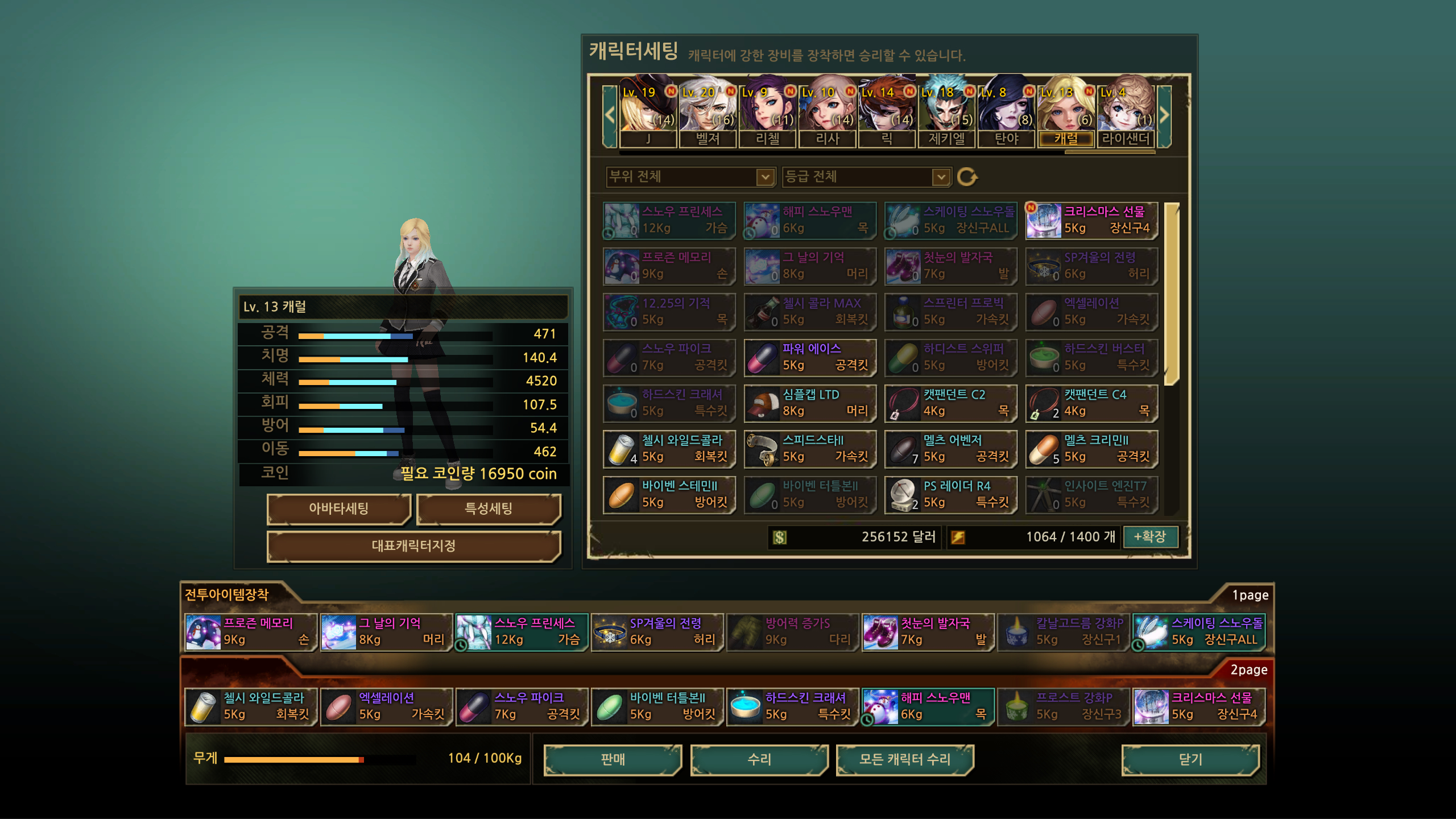1456x819 pixels.
Task: Refresh the item list filter
Action: pyautogui.click(x=967, y=177)
